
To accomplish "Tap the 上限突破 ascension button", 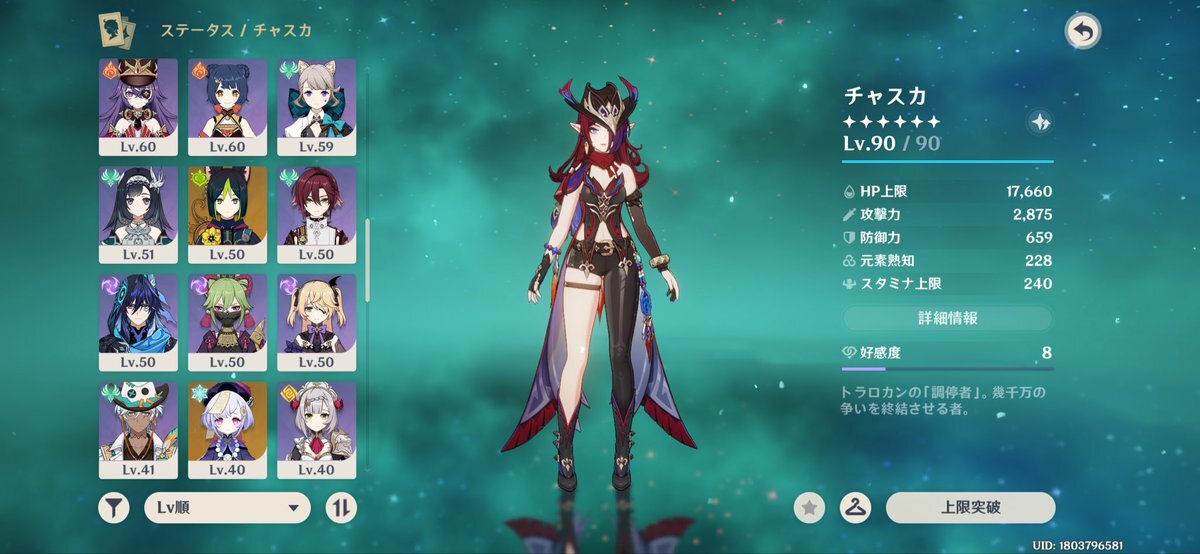I will pos(970,507).
